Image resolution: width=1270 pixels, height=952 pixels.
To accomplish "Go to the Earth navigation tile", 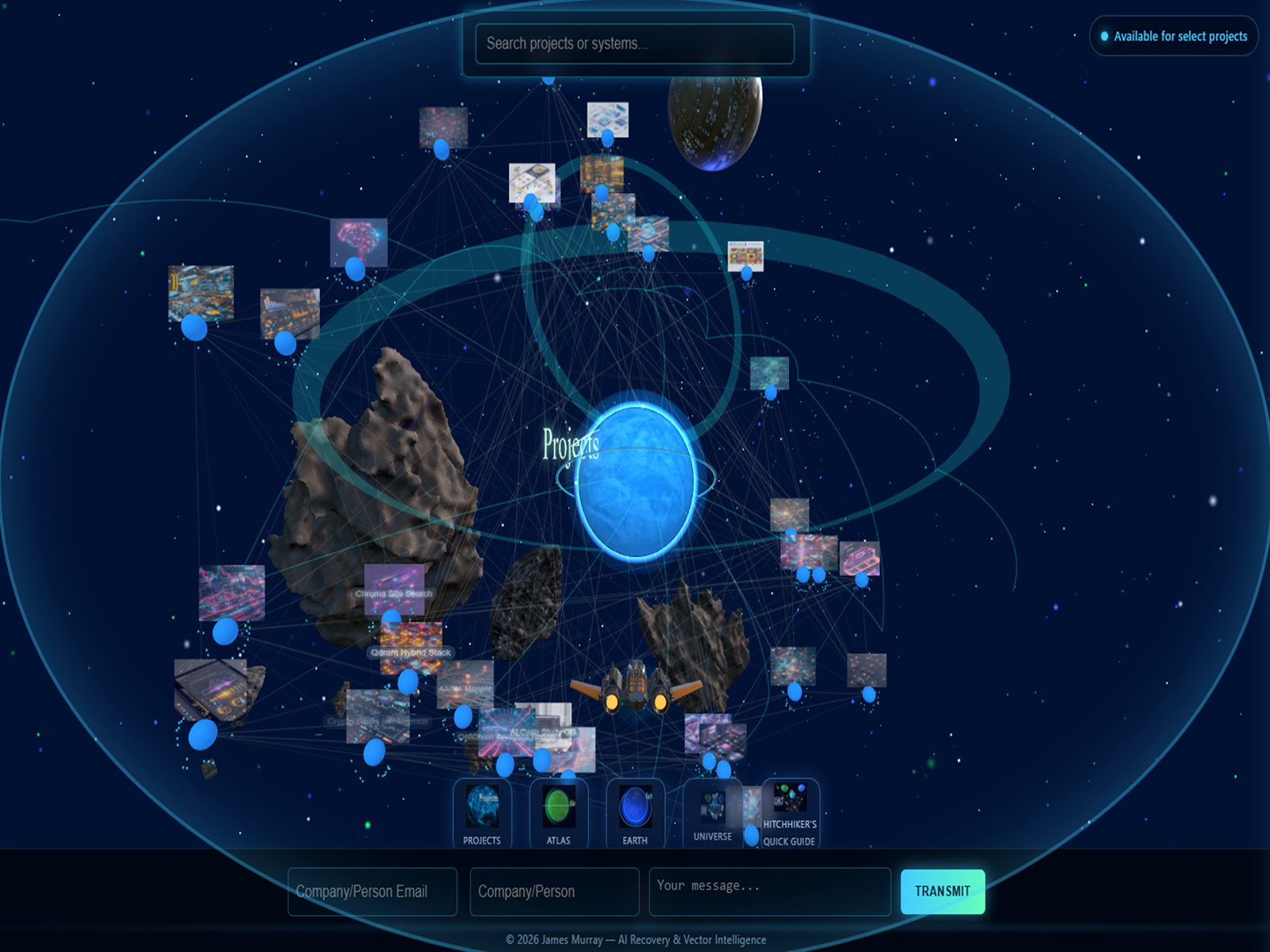I will tap(635, 814).
